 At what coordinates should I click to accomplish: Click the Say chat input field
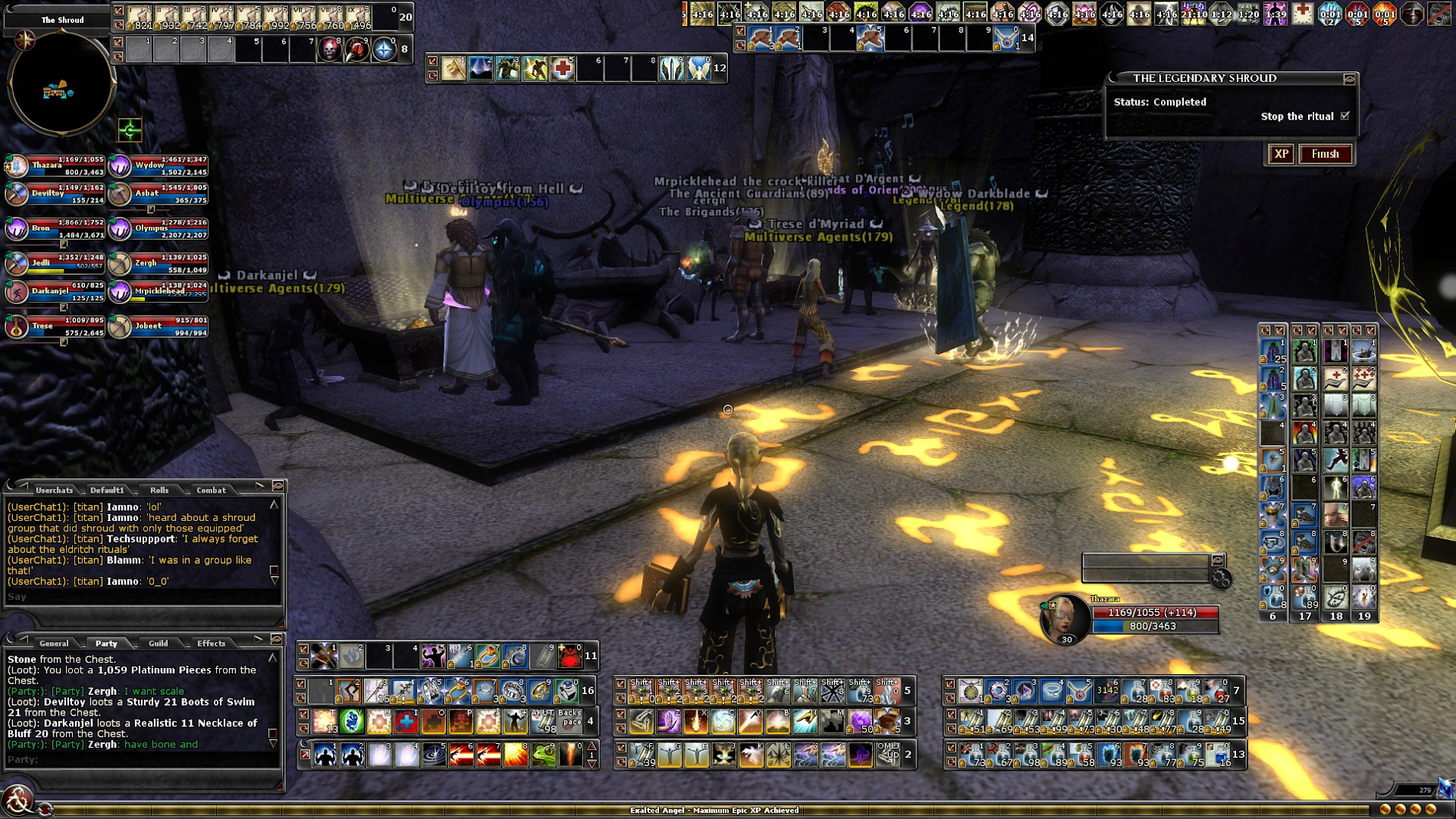[138, 597]
